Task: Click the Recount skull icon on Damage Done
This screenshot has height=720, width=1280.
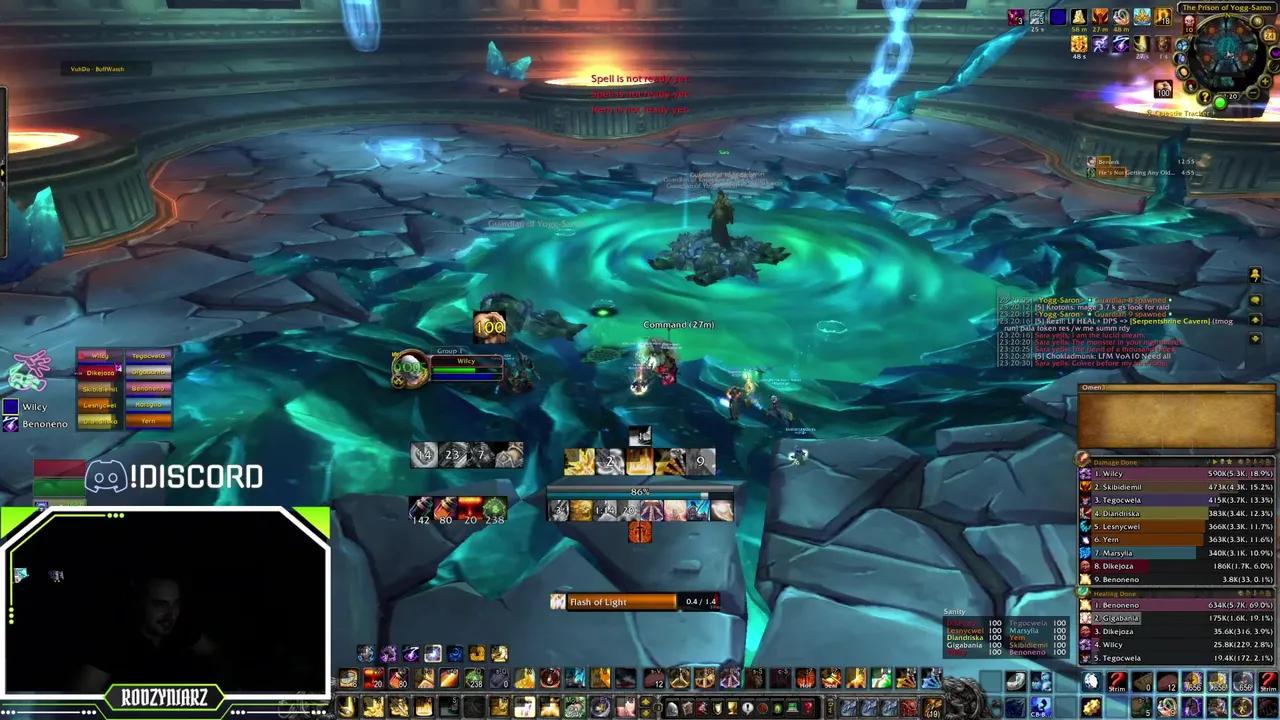Action: (x=1222, y=461)
